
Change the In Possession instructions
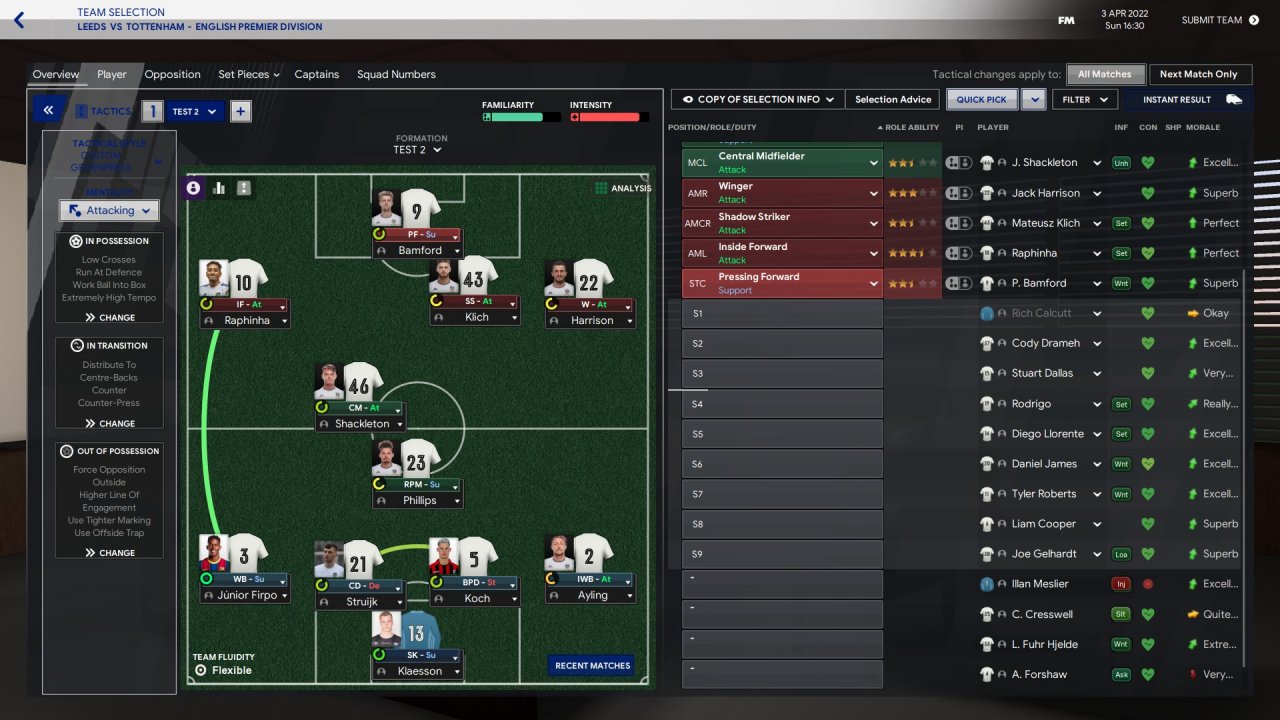pyautogui.click(x=109, y=317)
